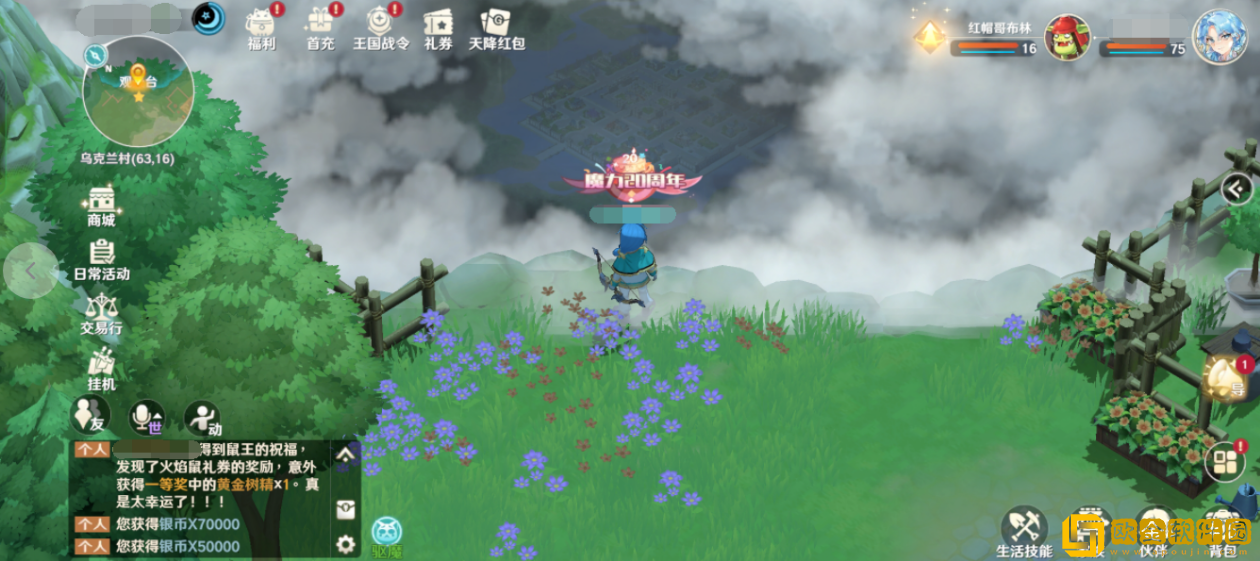1260x561 pixels.
Task: Open the 首充 first-recharge gift
Action: click(320, 26)
